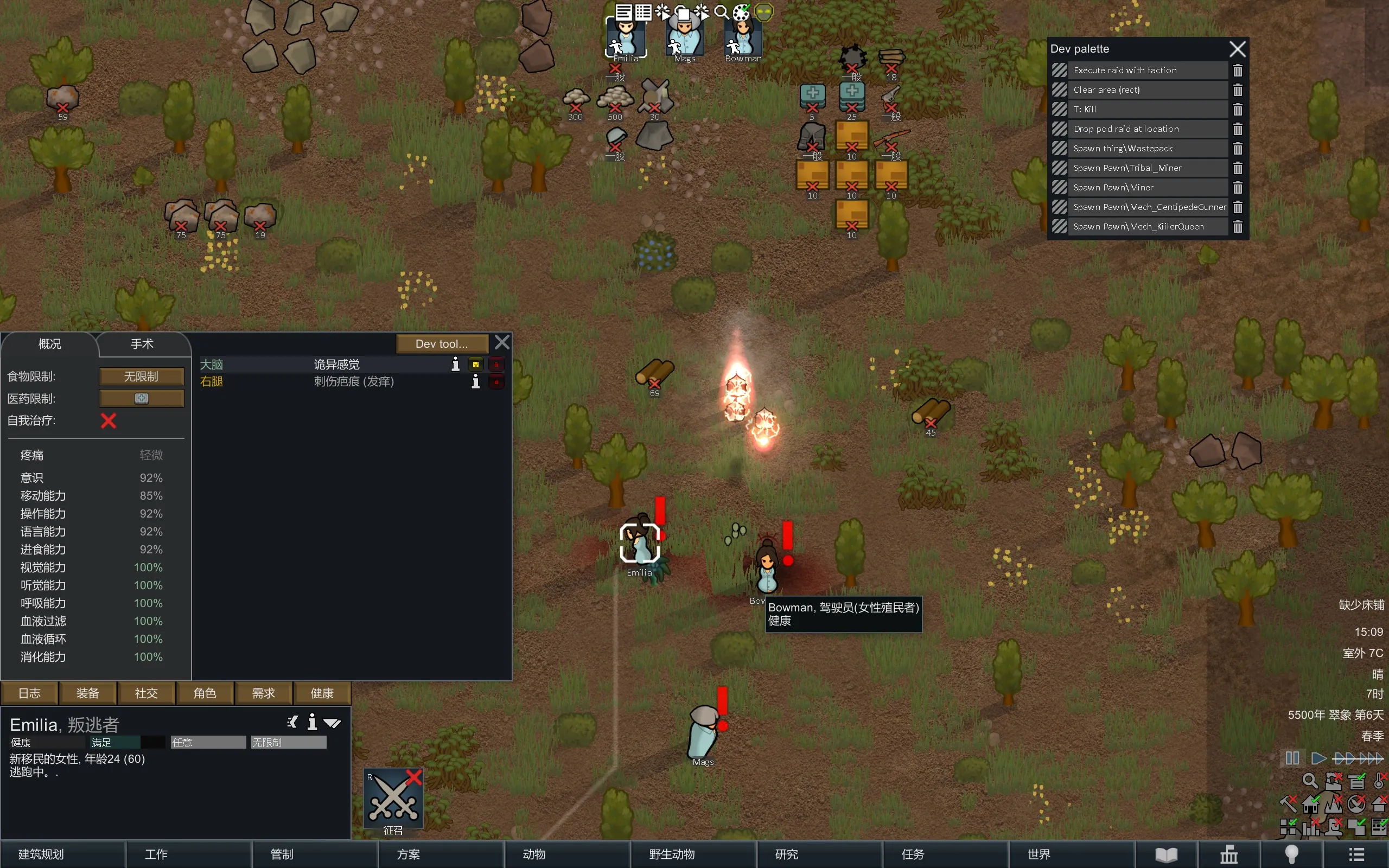This screenshot has width=1389, height=868.
Task: Switch to the 手术 tab
Action: coord(142,344)
